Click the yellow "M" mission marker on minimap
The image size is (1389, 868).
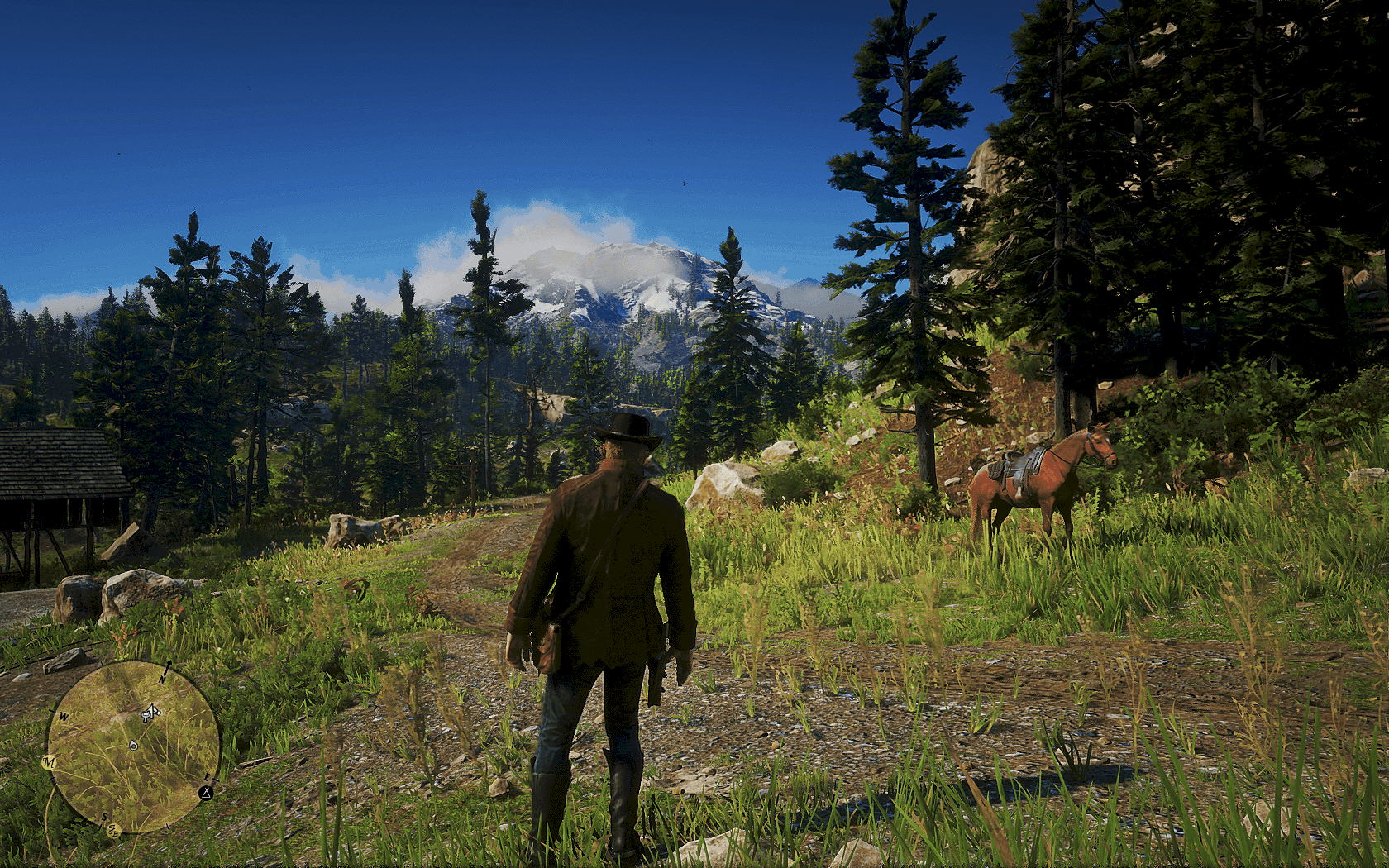pos(50,761)
